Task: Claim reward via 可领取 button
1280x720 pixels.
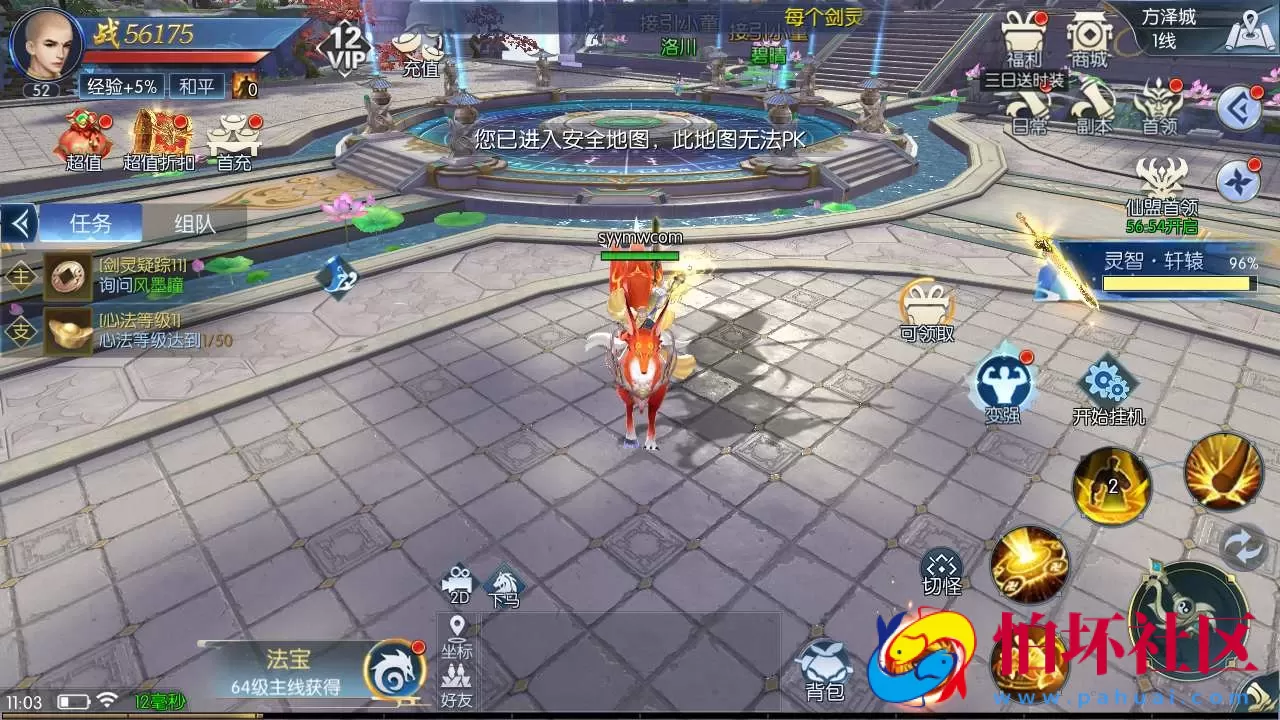Action: (x=925, y=305)
